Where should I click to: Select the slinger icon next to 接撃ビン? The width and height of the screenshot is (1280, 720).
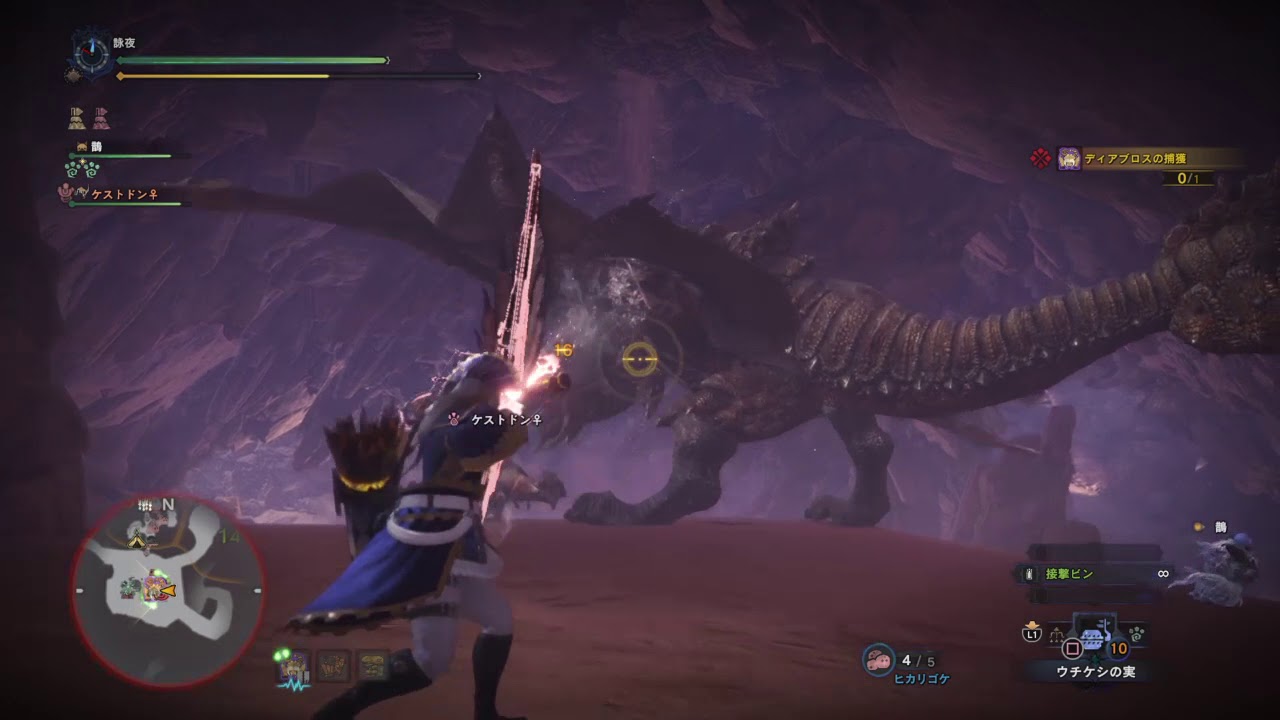tap(1029, 574)
